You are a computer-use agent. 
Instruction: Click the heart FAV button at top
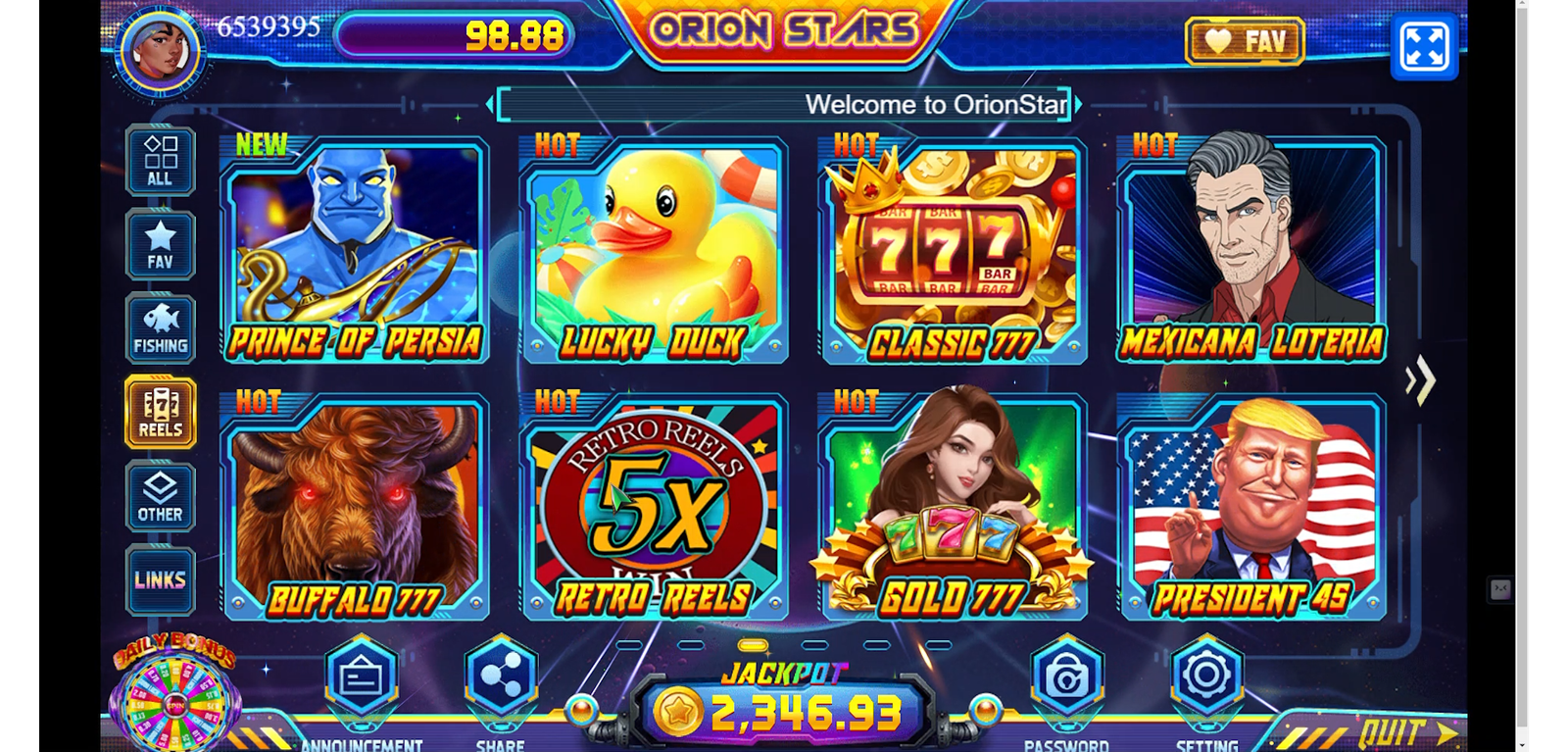pos(1245,41)
